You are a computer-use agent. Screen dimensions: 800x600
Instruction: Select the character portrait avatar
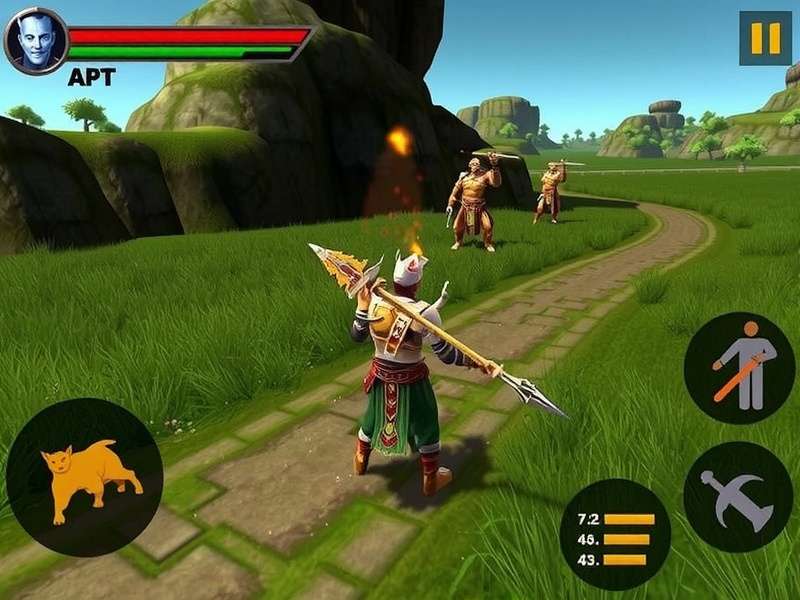tap(36, 41)
